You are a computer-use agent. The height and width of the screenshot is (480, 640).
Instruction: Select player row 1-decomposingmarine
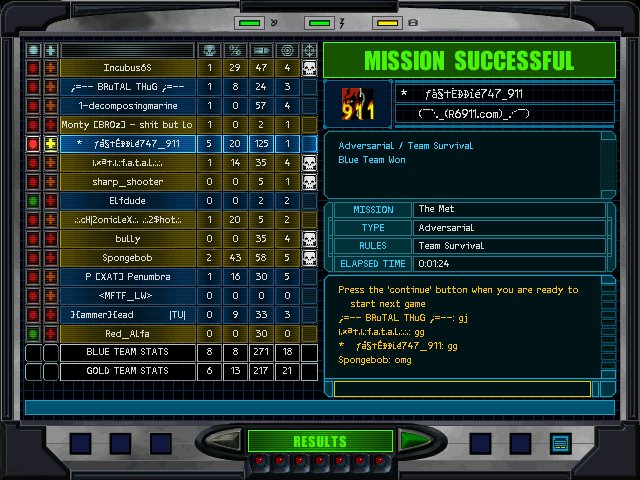point(127,106)
